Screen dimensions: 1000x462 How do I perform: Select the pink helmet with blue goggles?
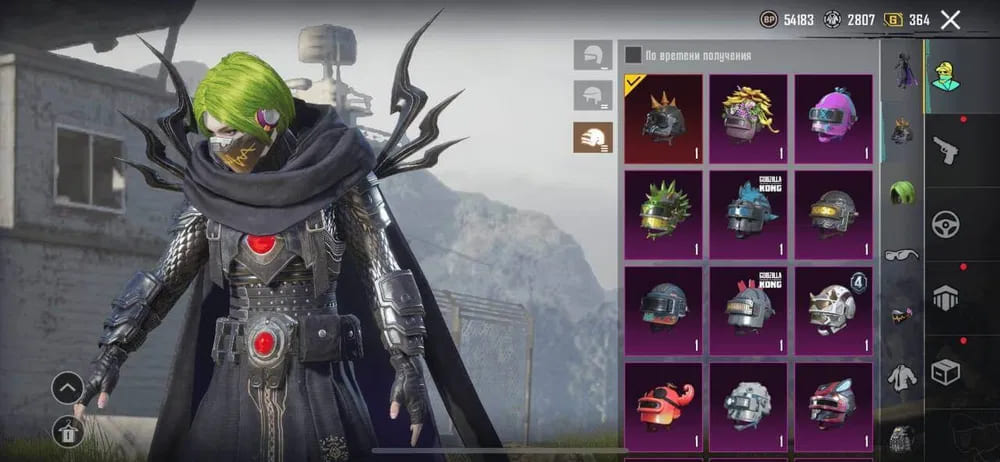click(833, 118)
